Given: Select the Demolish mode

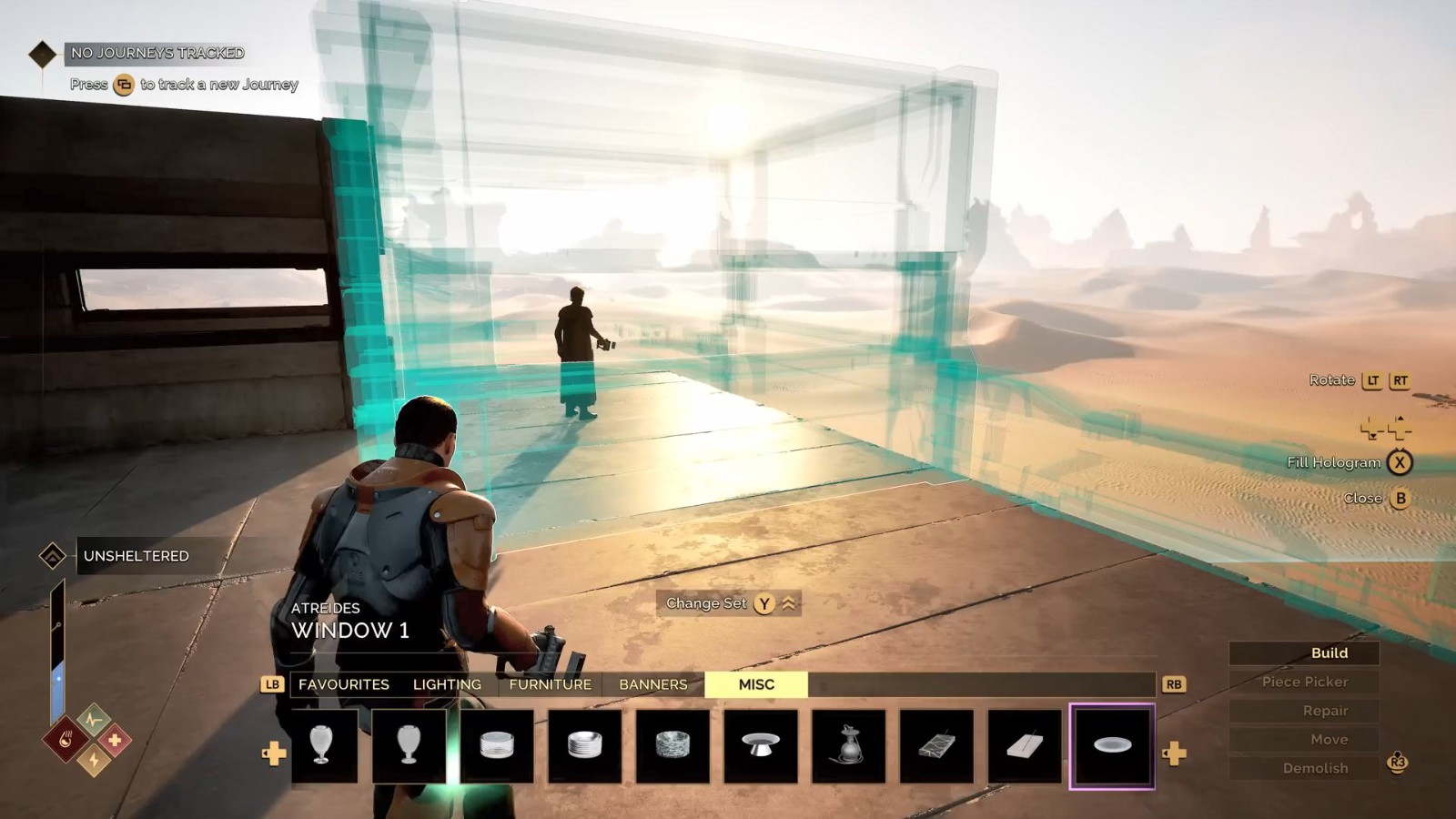Looking at the screenshot, I should click(1315, 768).
